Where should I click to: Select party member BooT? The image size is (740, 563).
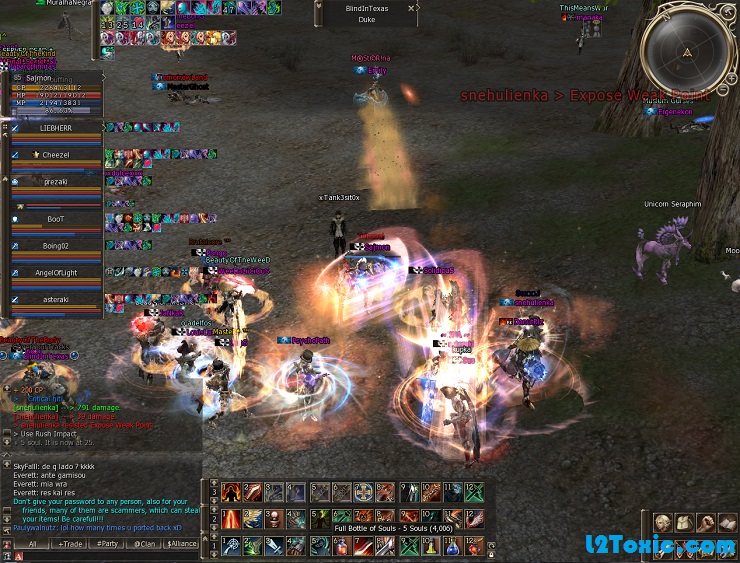[x=56, y=219]
